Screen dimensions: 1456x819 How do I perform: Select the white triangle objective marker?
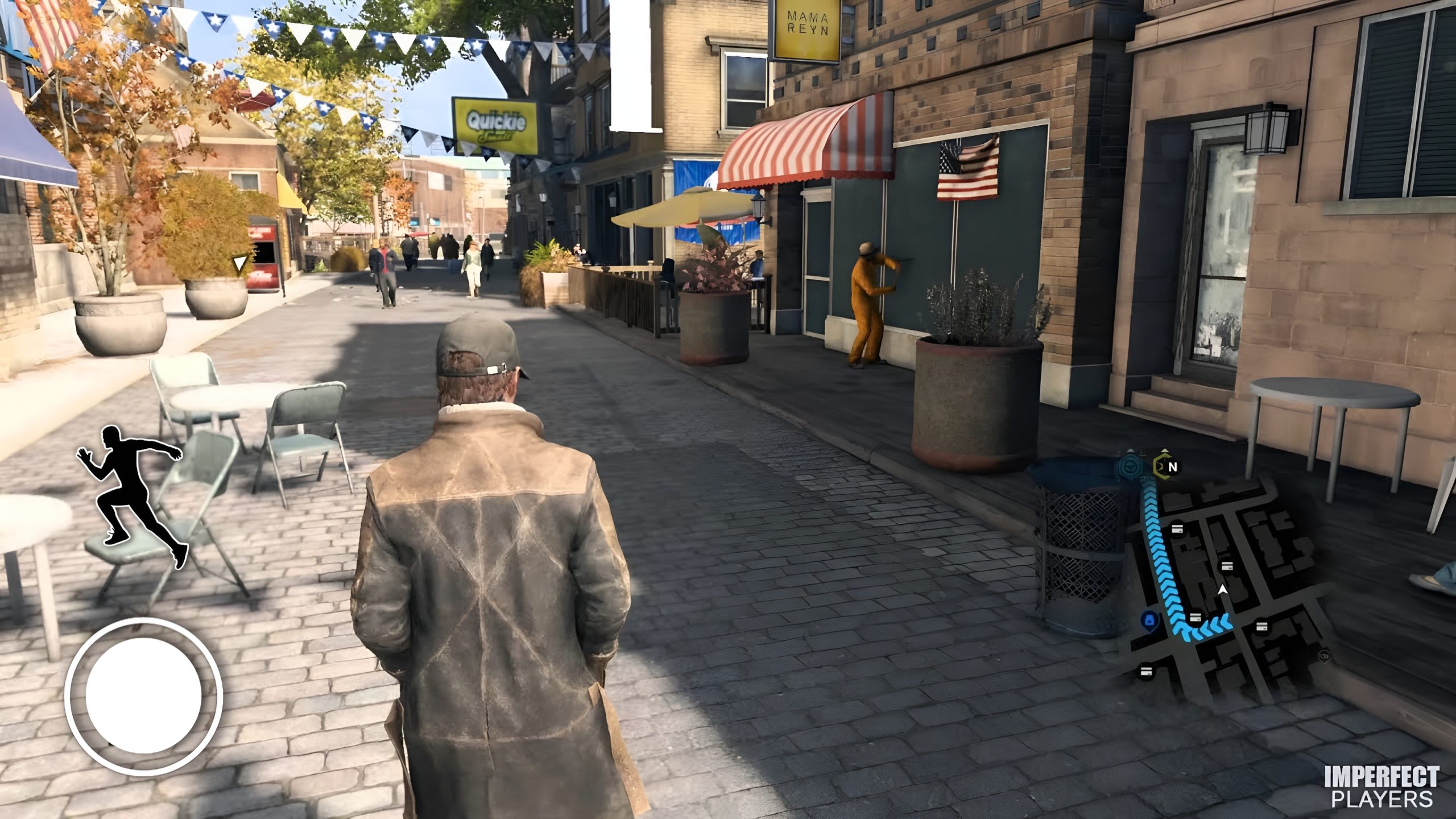tap(241, 263)
